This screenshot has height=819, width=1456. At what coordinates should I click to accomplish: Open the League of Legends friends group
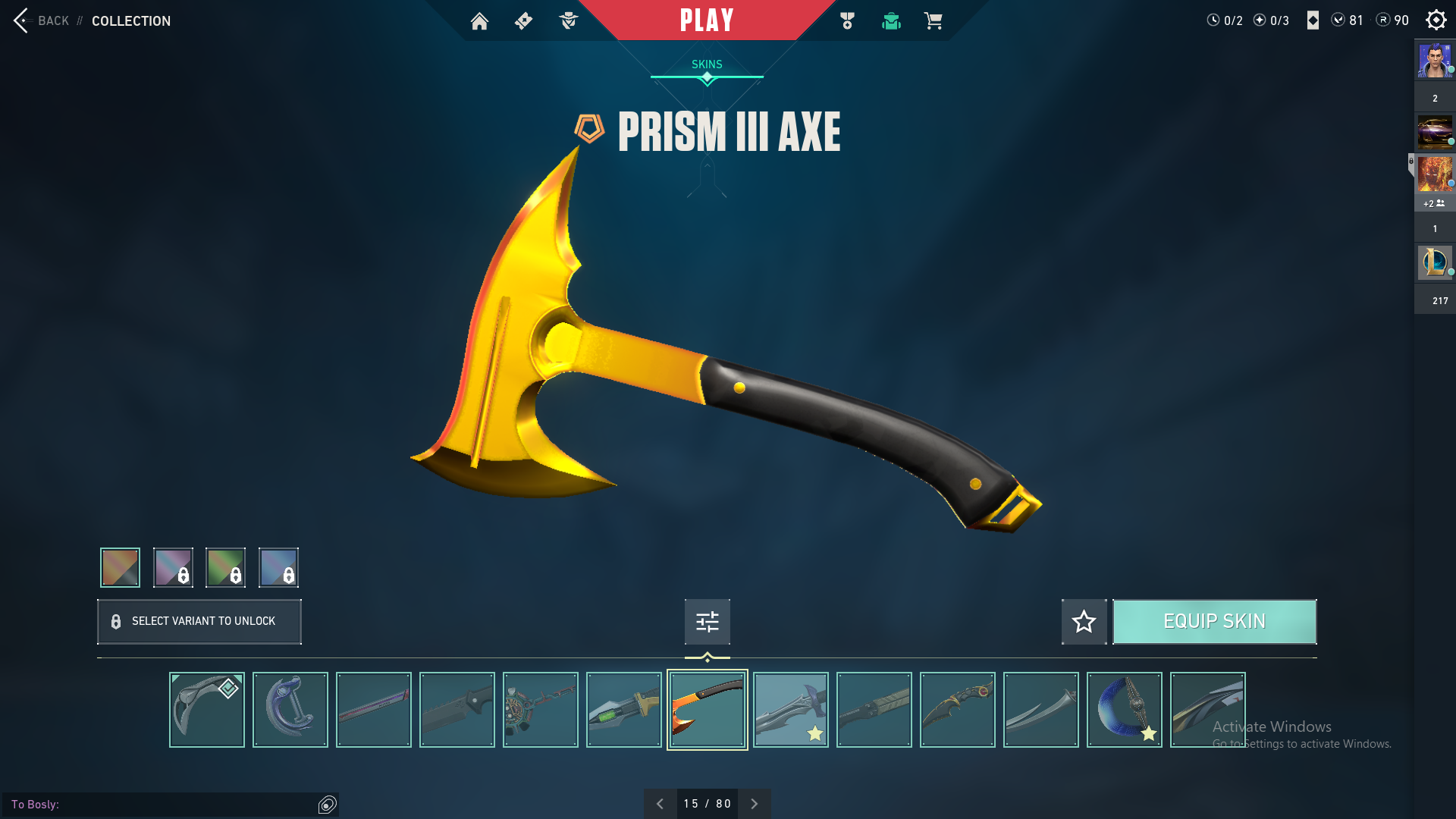pyautogui.click(x=1435, y=262)
